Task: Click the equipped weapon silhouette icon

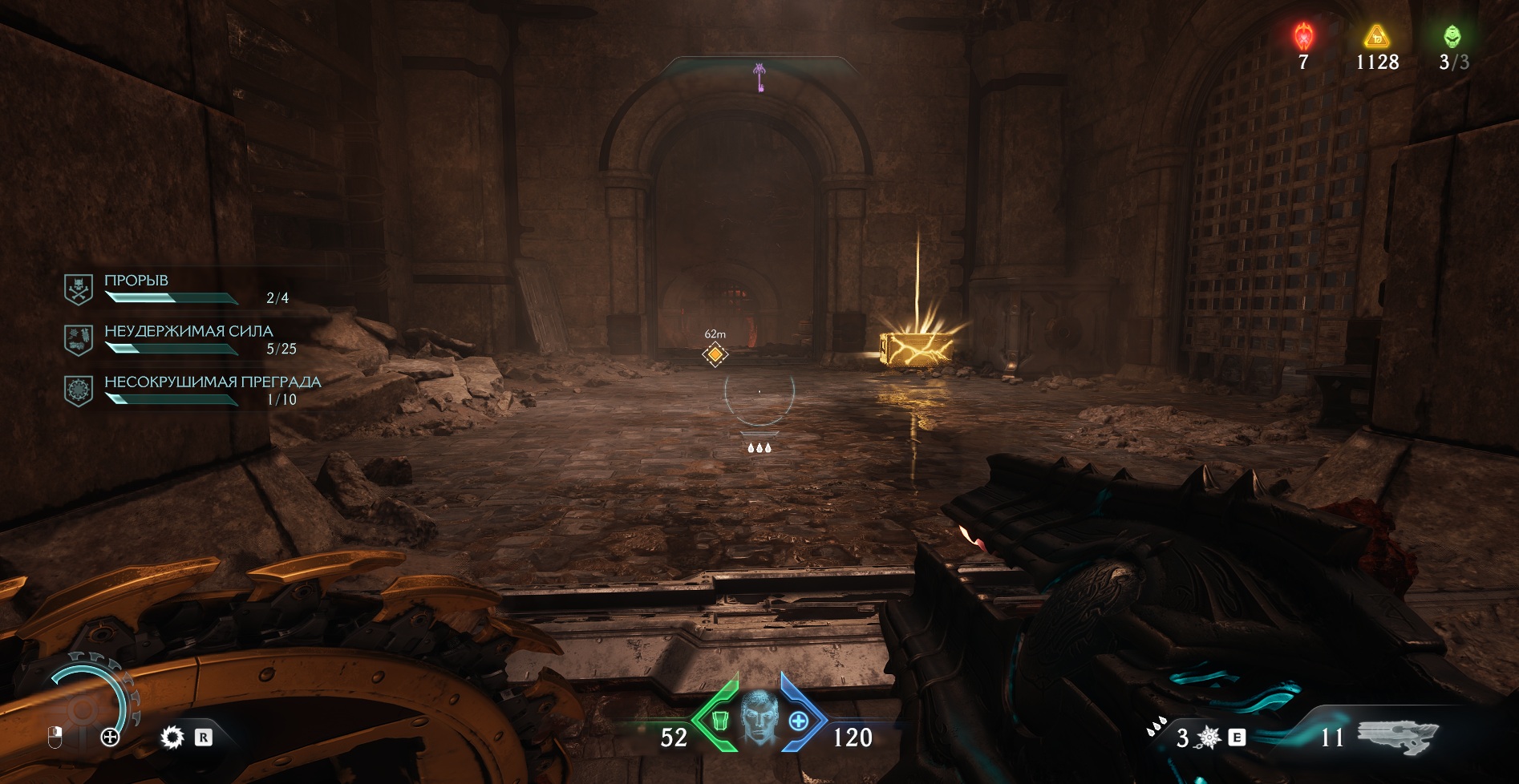Action: (1397, 736)
